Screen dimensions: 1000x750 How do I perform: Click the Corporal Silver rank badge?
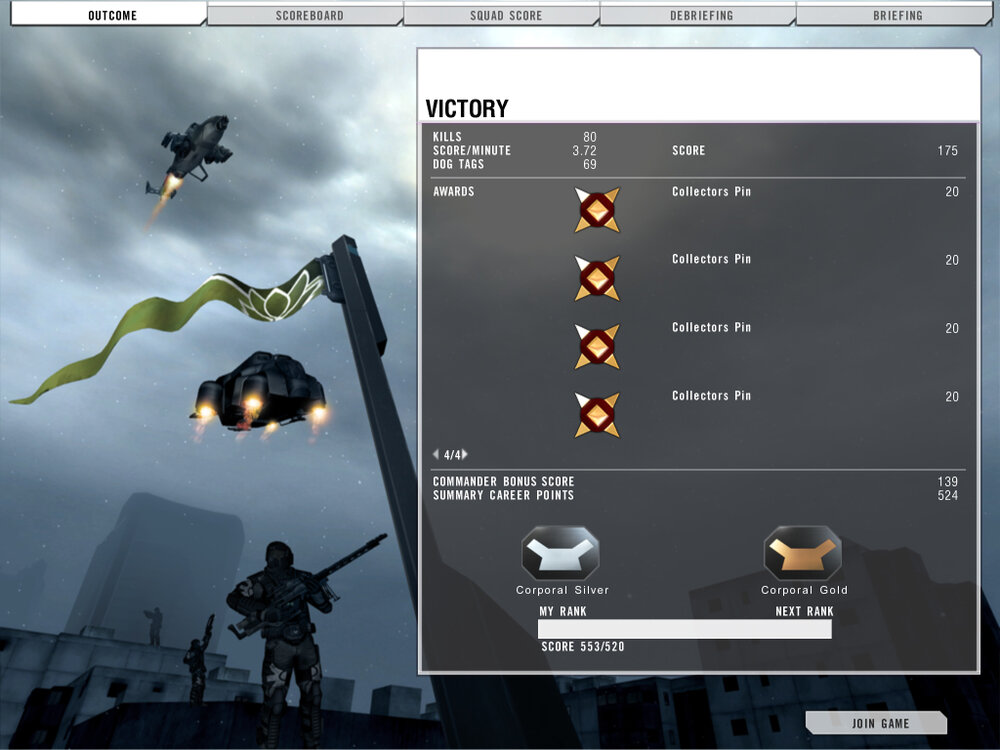coord(560,553)
